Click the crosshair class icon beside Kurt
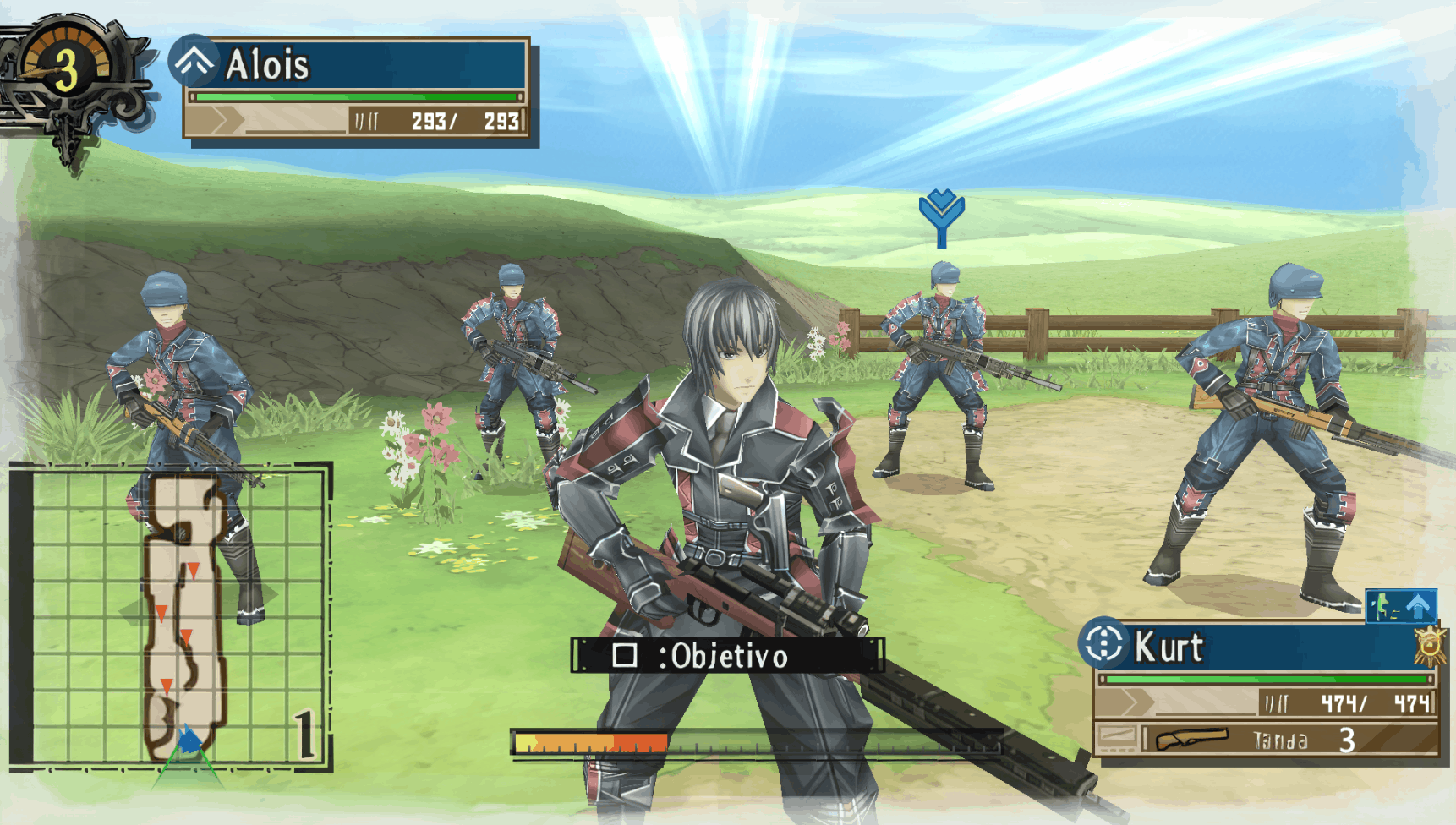The image size is (1456, 825). tap(1103, 644)
